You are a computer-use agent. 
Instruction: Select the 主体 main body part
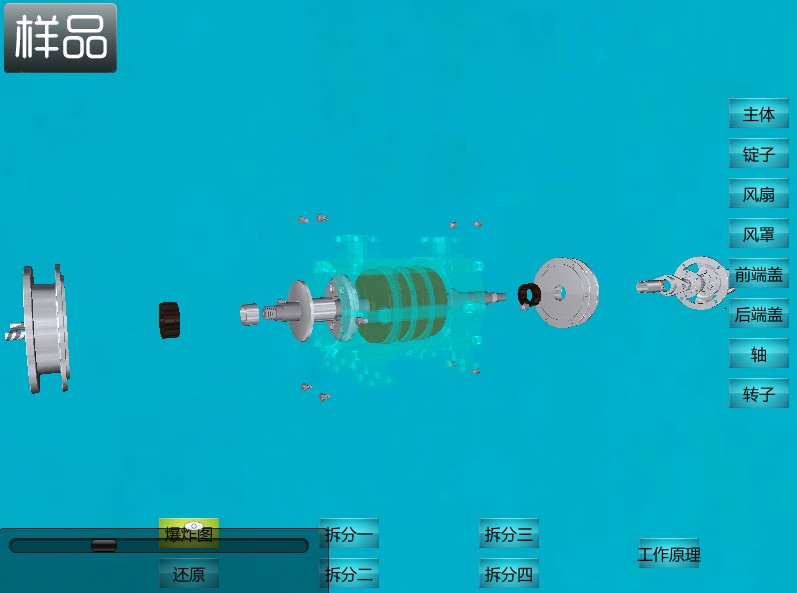758,114
